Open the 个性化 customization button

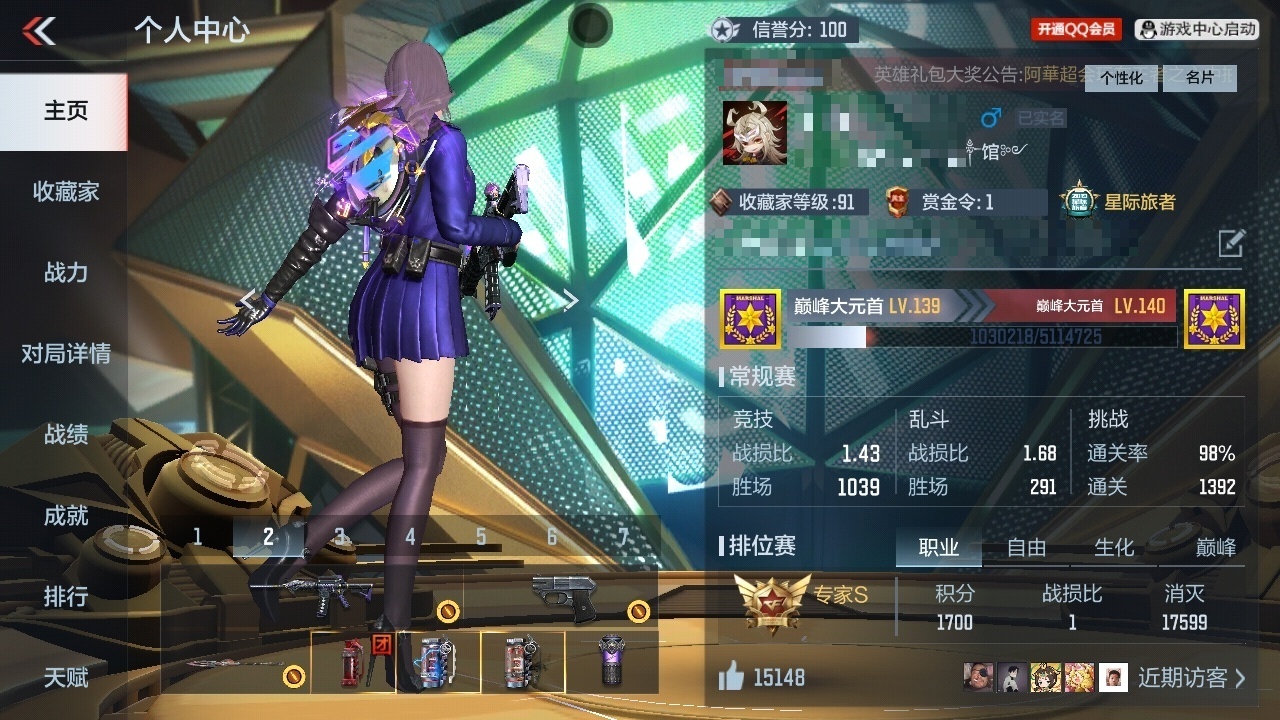click(x=1121, y=78)
